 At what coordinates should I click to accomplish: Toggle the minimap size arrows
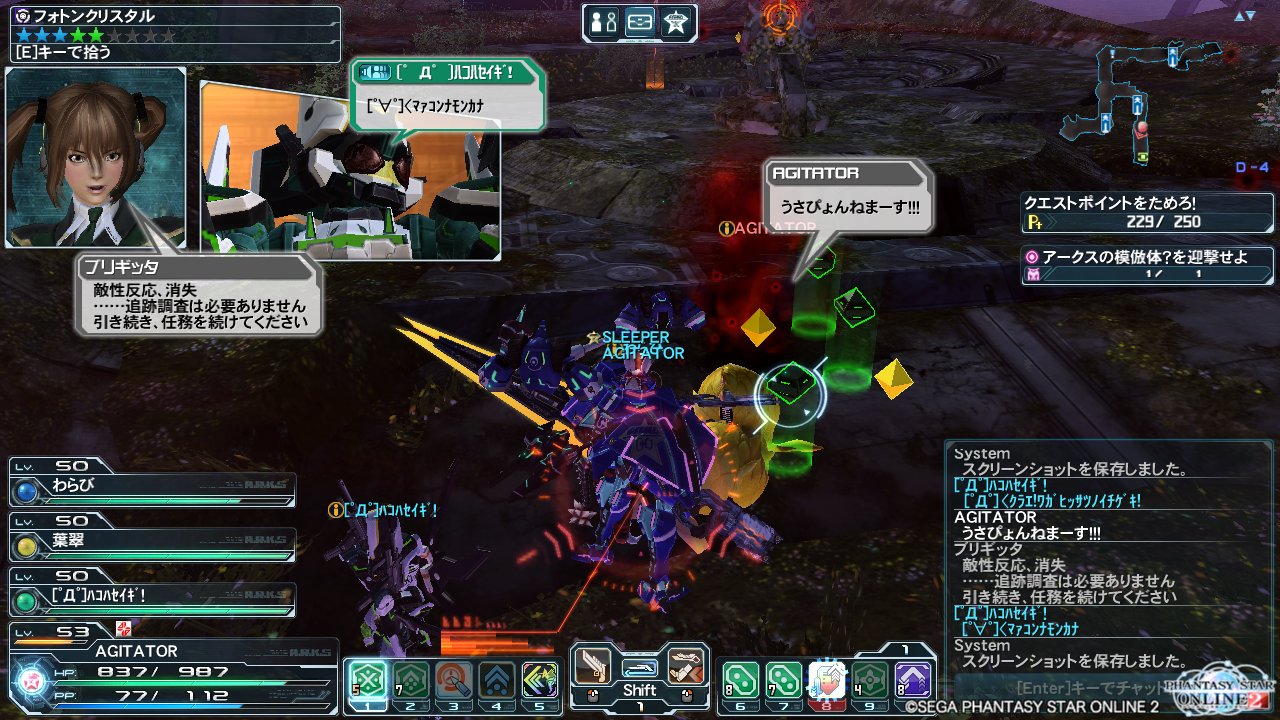tap(1244, 16)
